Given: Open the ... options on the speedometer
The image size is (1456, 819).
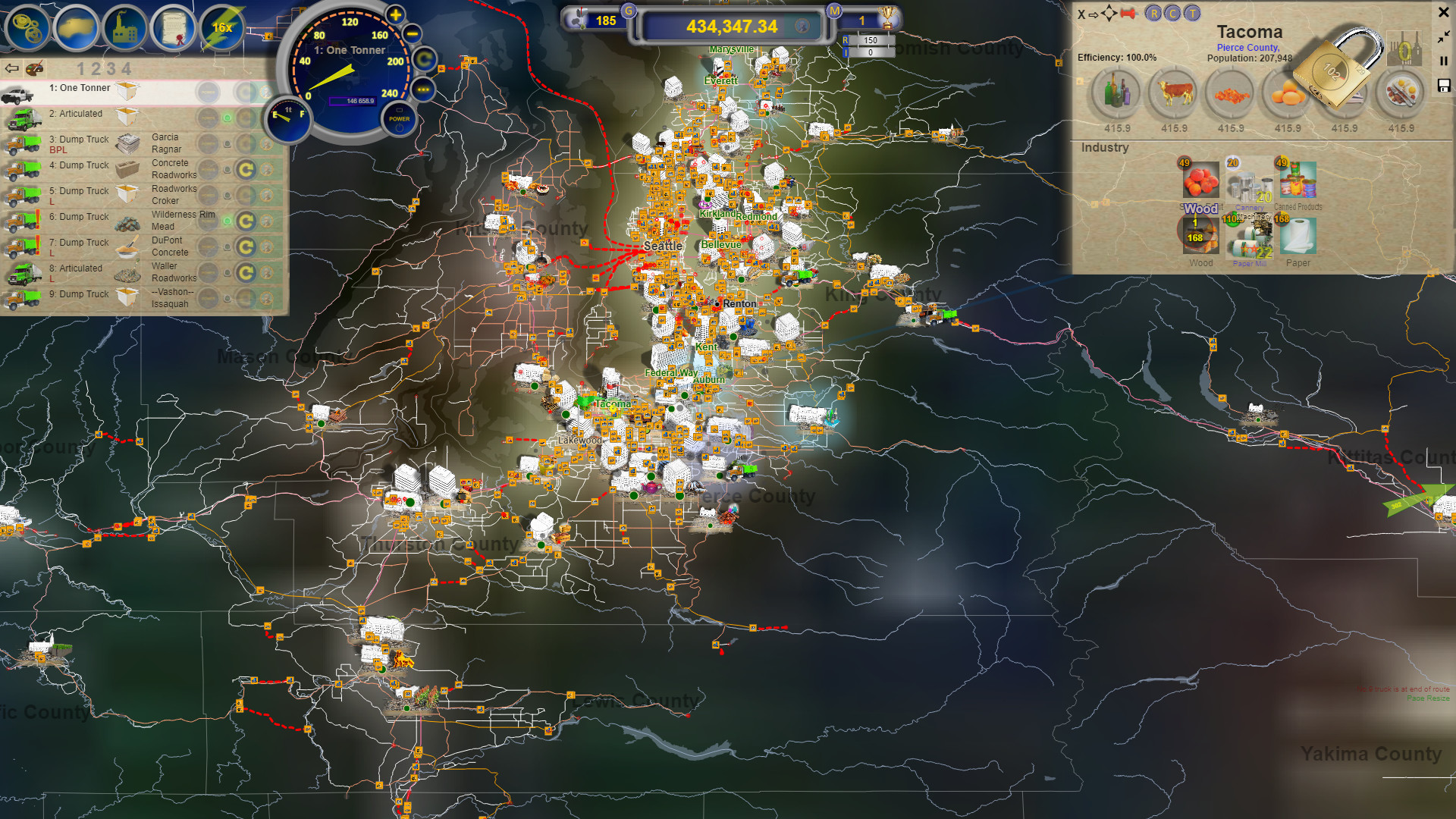Looking at the screenshot, I should (422, 89).
